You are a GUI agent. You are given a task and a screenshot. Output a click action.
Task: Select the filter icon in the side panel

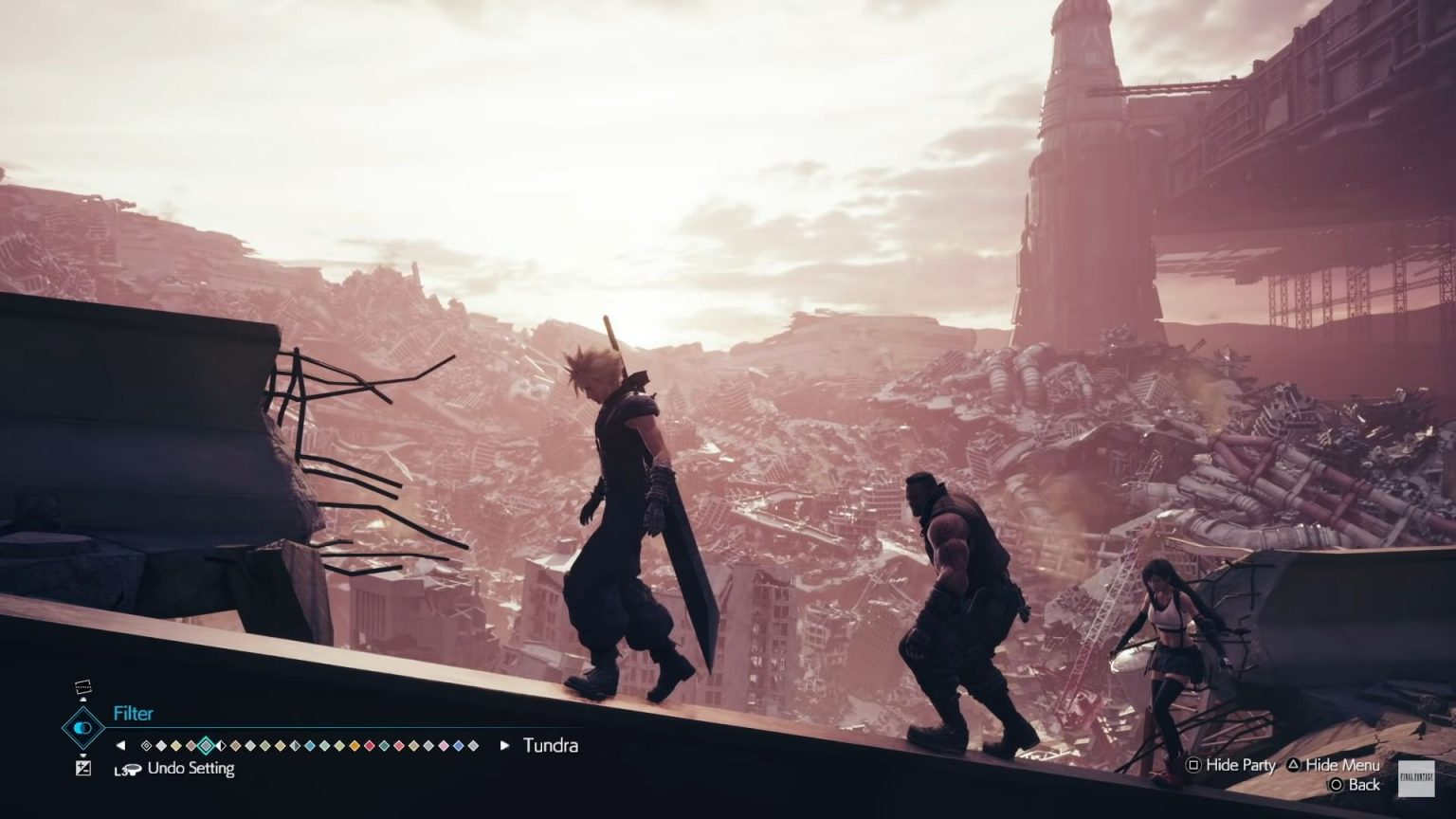click(x=83, y=728)
